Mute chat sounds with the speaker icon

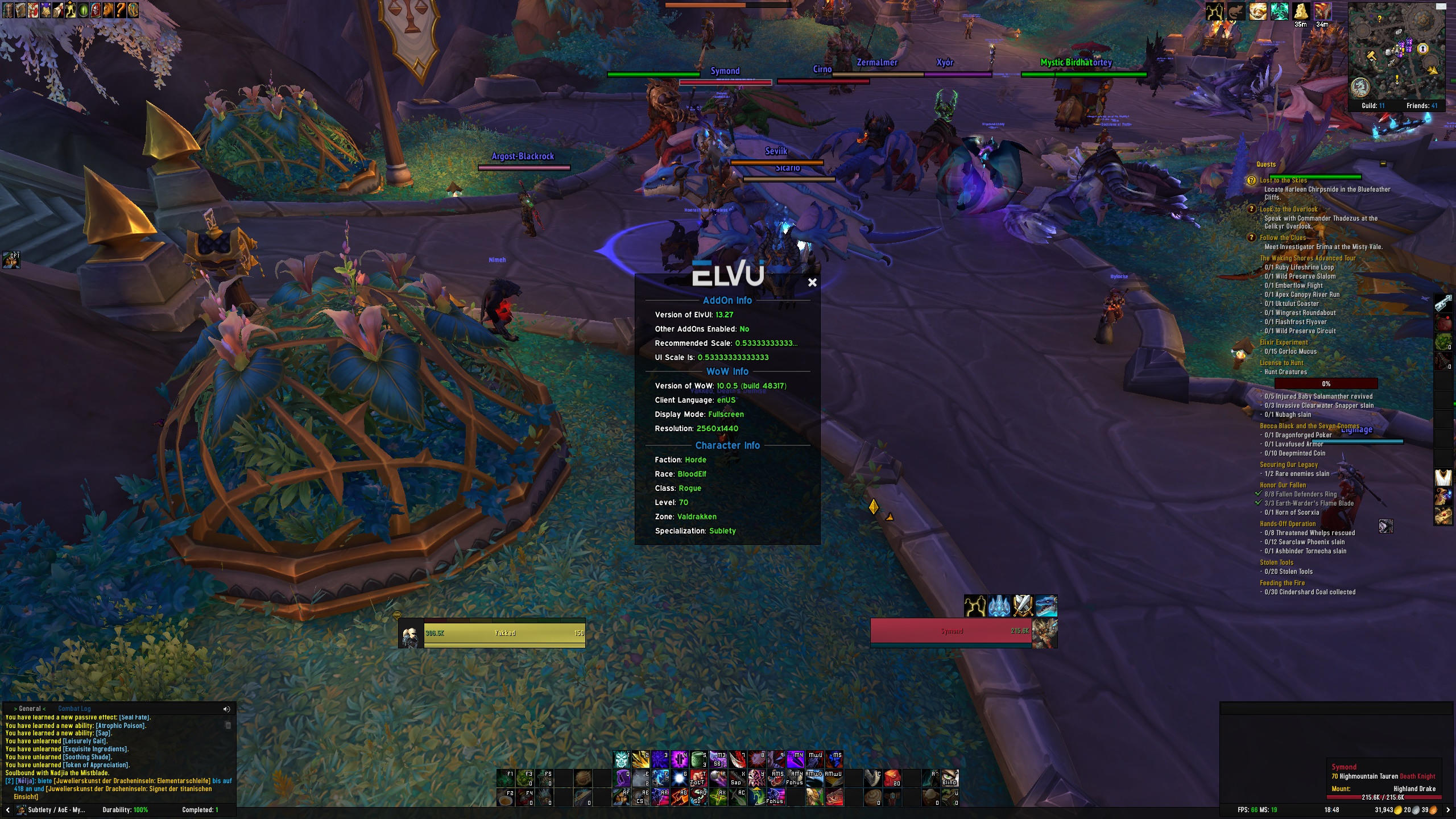(226, 709)
